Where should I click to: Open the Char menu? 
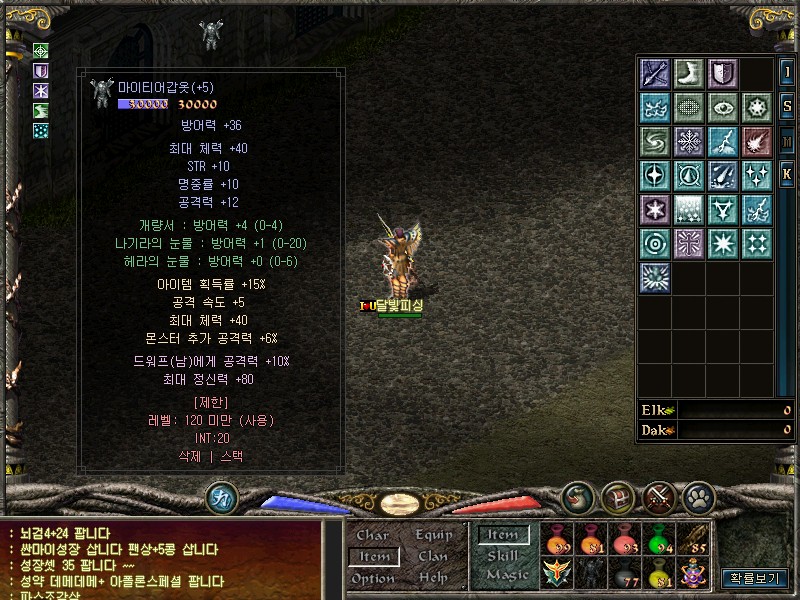(372, 535)
